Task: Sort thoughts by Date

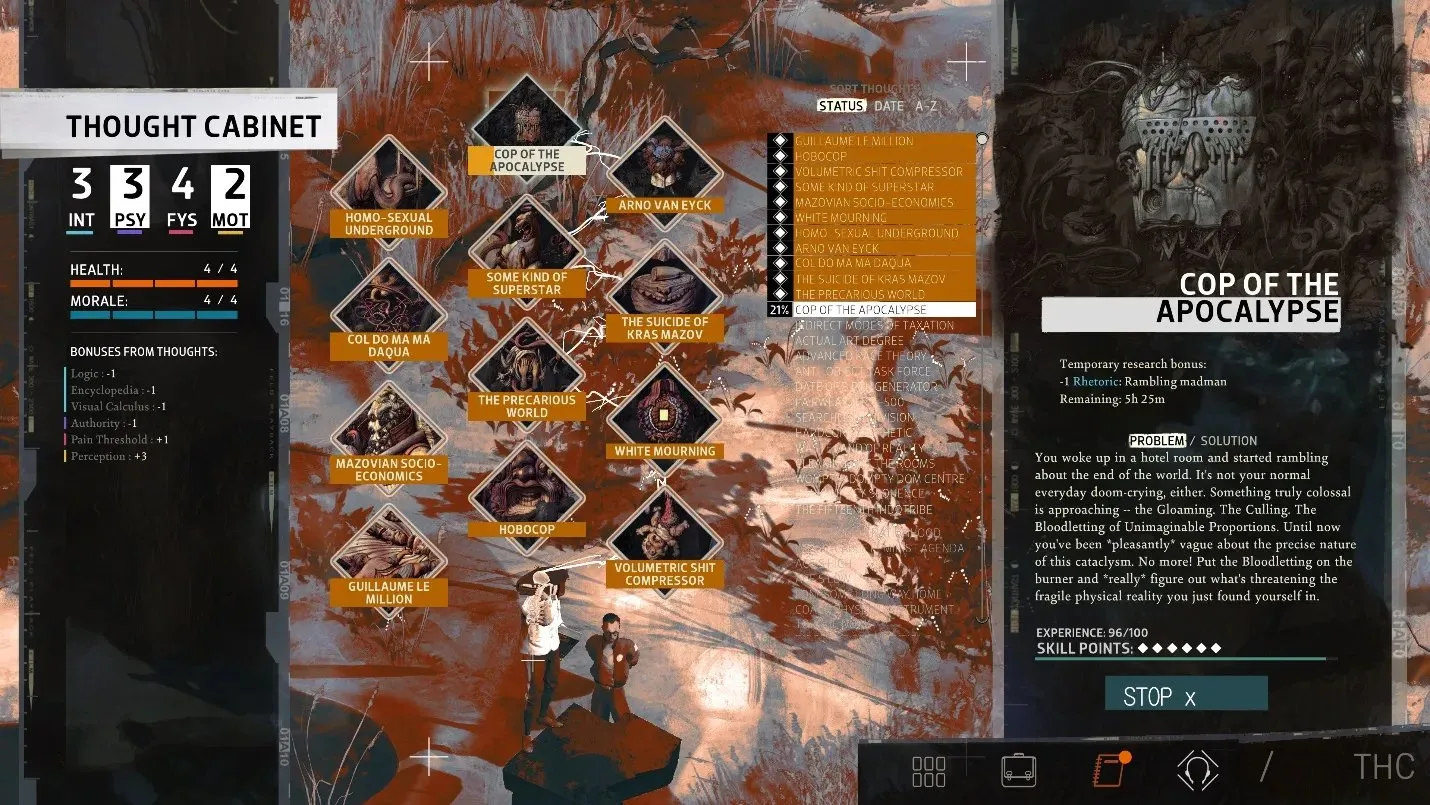Action: [888, 106]
